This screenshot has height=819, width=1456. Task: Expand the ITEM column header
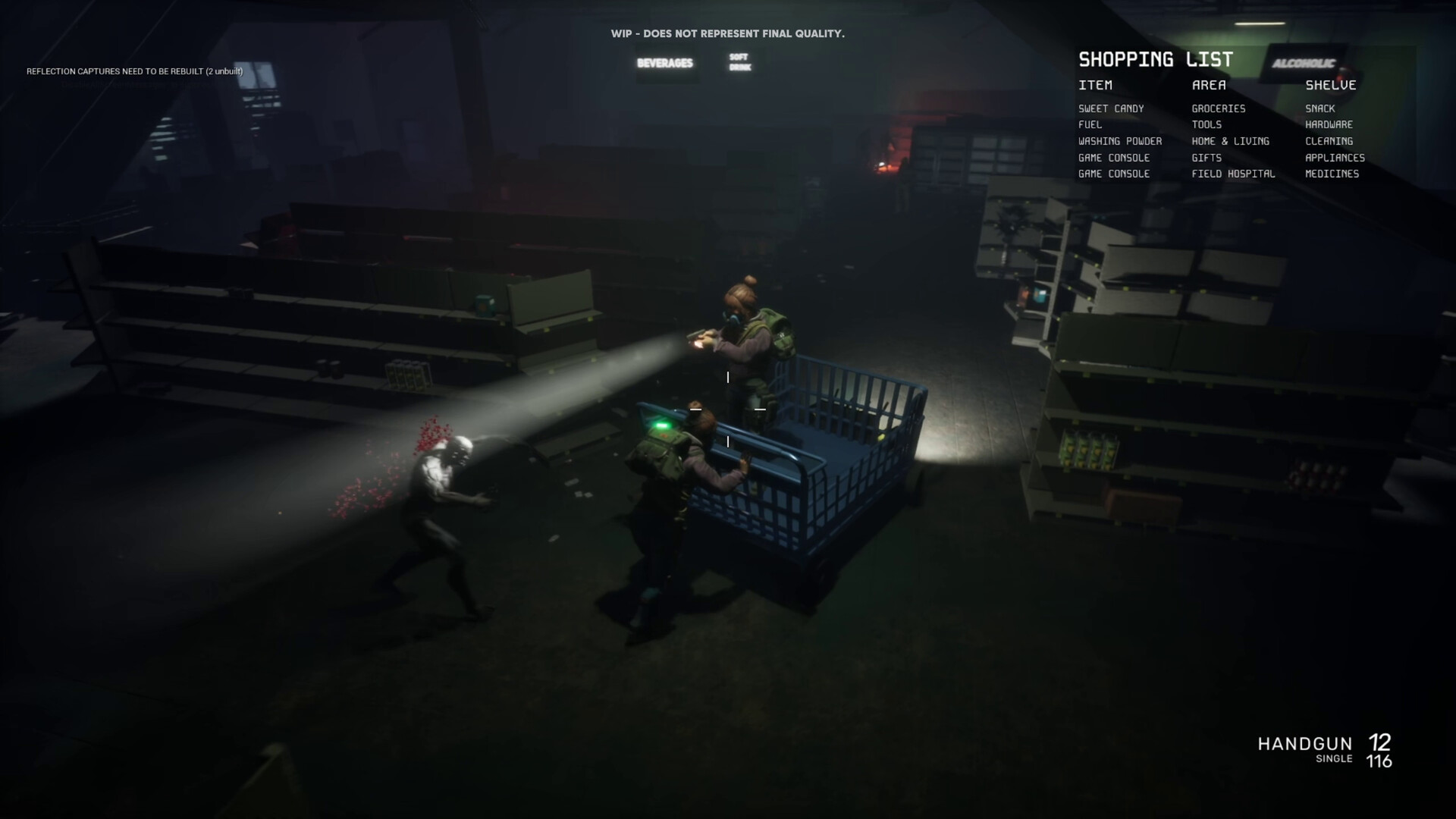1096,85
